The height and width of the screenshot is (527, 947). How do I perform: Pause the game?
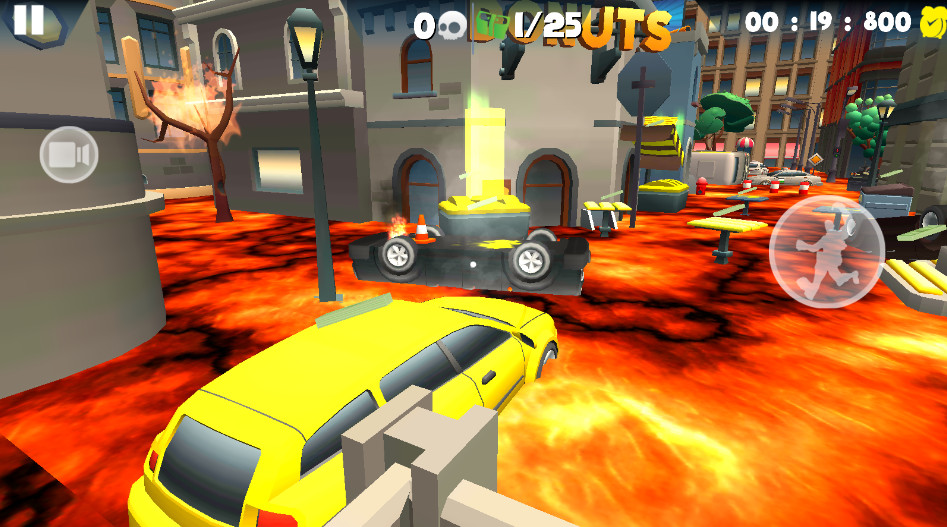pos(29,20)
